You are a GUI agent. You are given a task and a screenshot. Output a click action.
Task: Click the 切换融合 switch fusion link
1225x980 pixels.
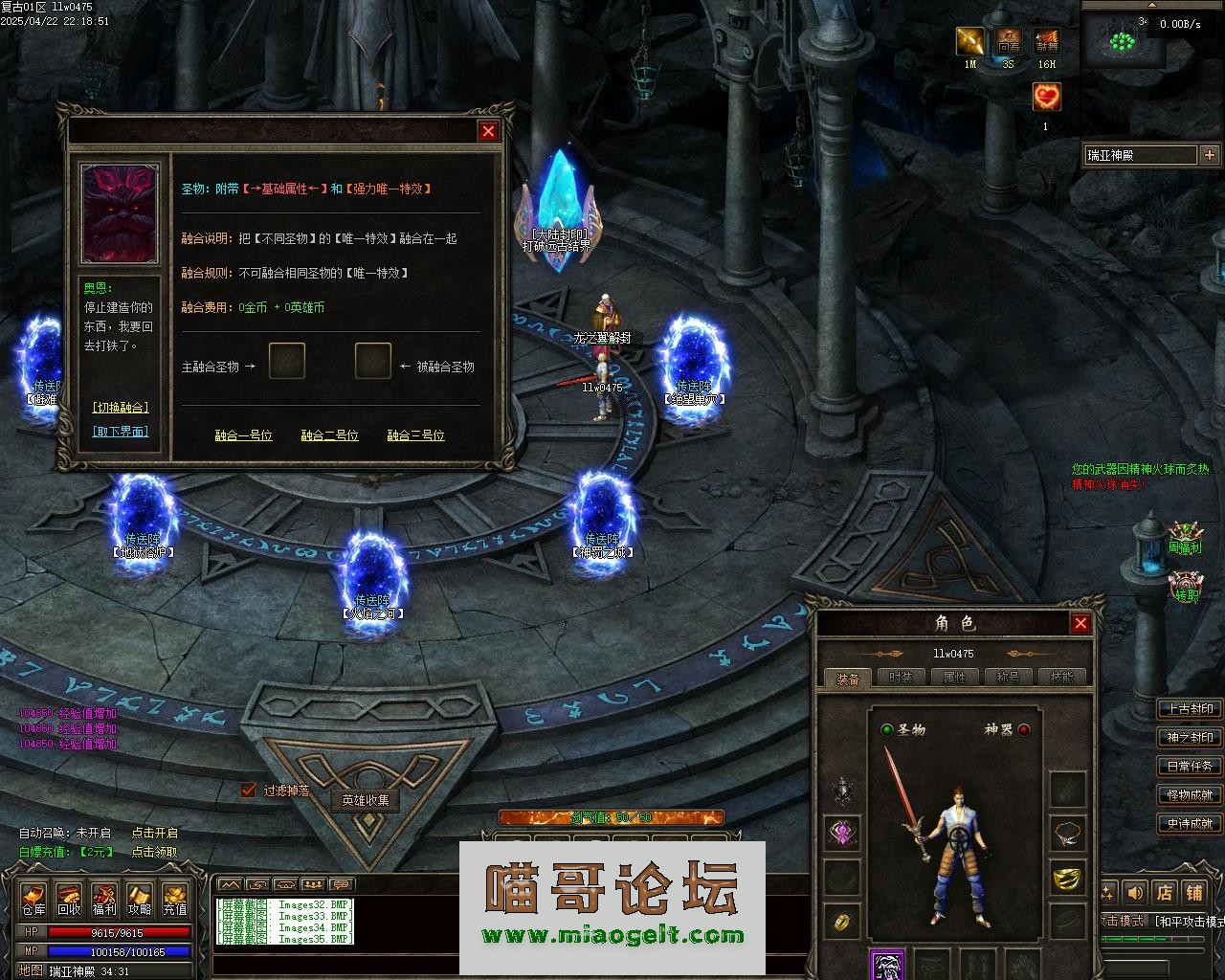click(x=121, y=408)
